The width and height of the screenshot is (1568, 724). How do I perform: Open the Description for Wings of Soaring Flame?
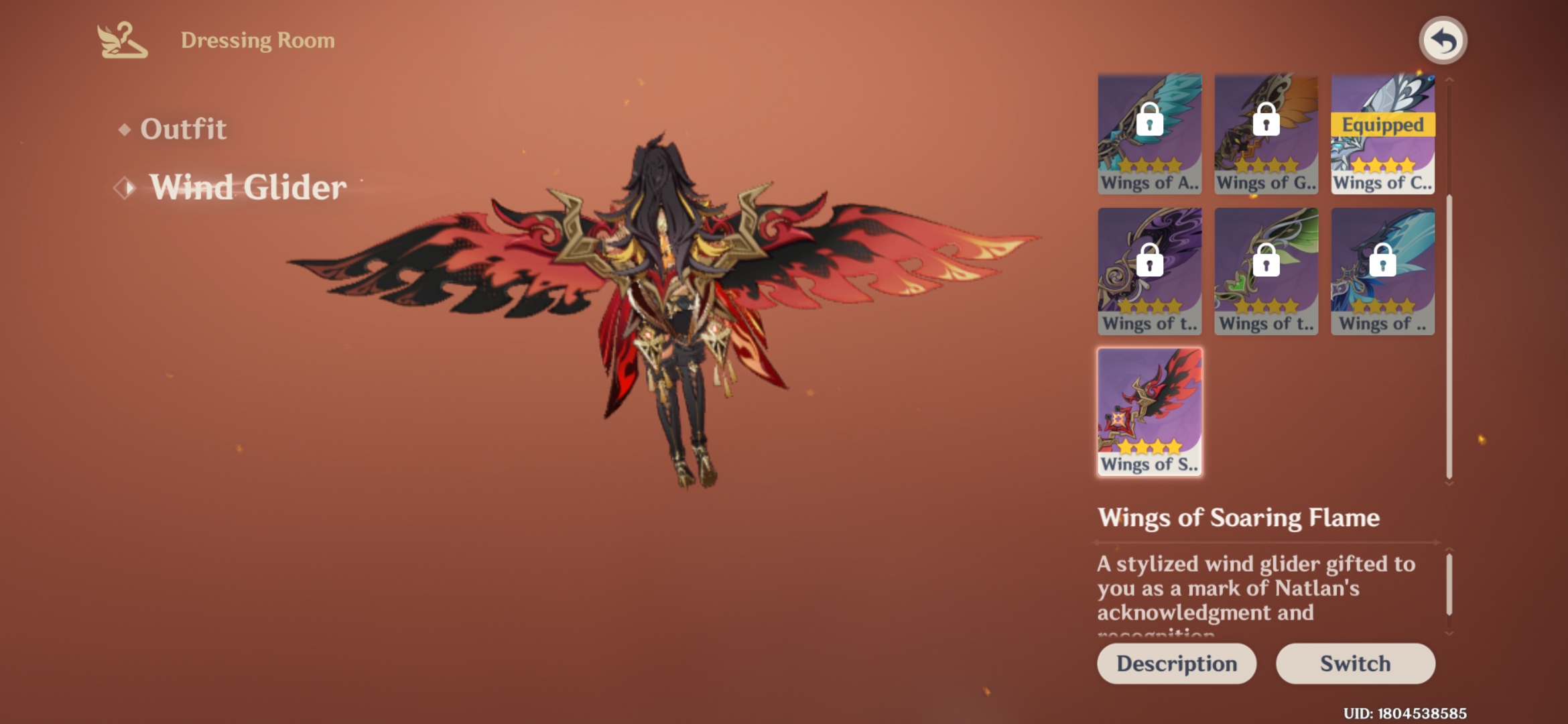tap(1177, 664)
